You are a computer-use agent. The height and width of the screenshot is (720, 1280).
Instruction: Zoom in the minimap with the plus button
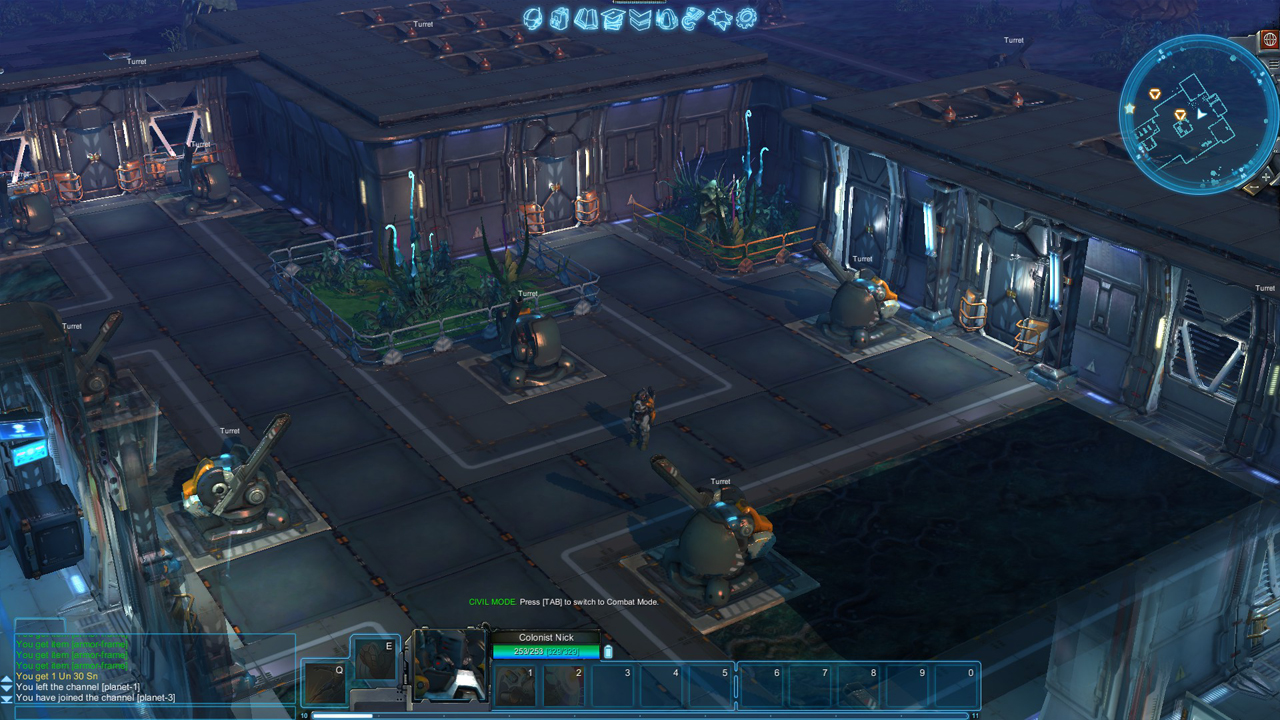click(x=1266, y=177)
